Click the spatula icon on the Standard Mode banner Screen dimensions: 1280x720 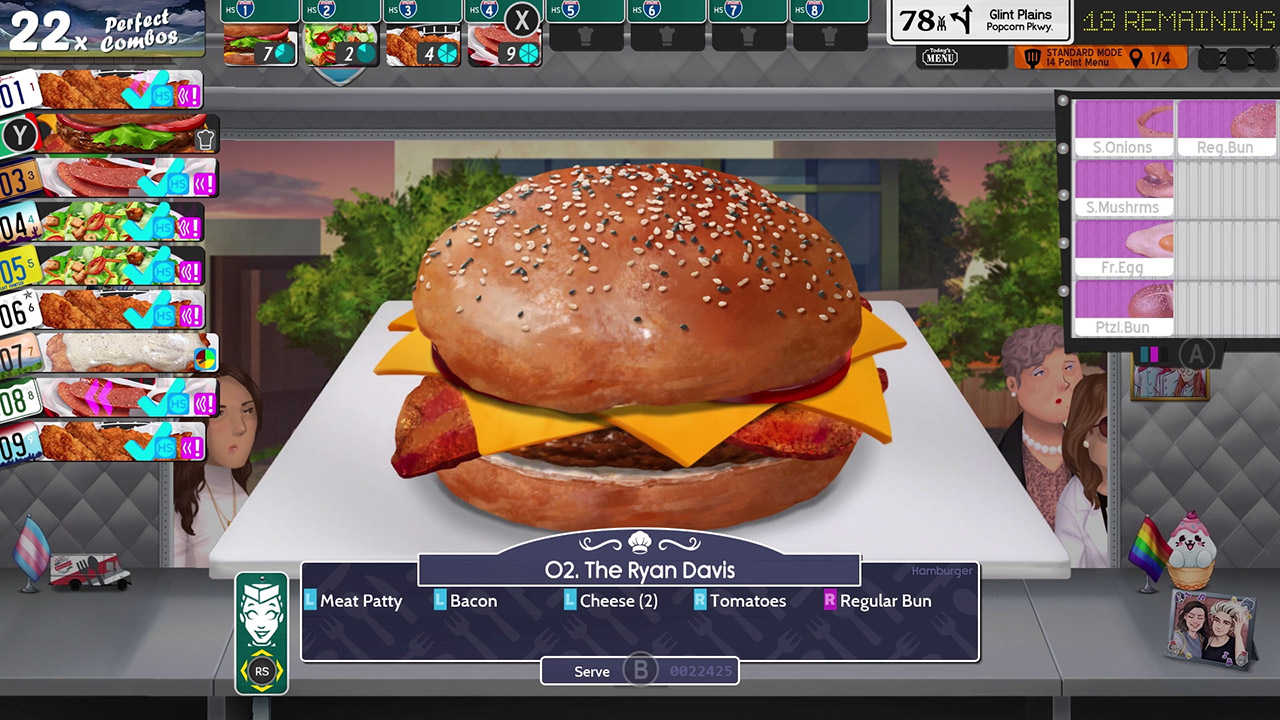tap(1031, 58)
